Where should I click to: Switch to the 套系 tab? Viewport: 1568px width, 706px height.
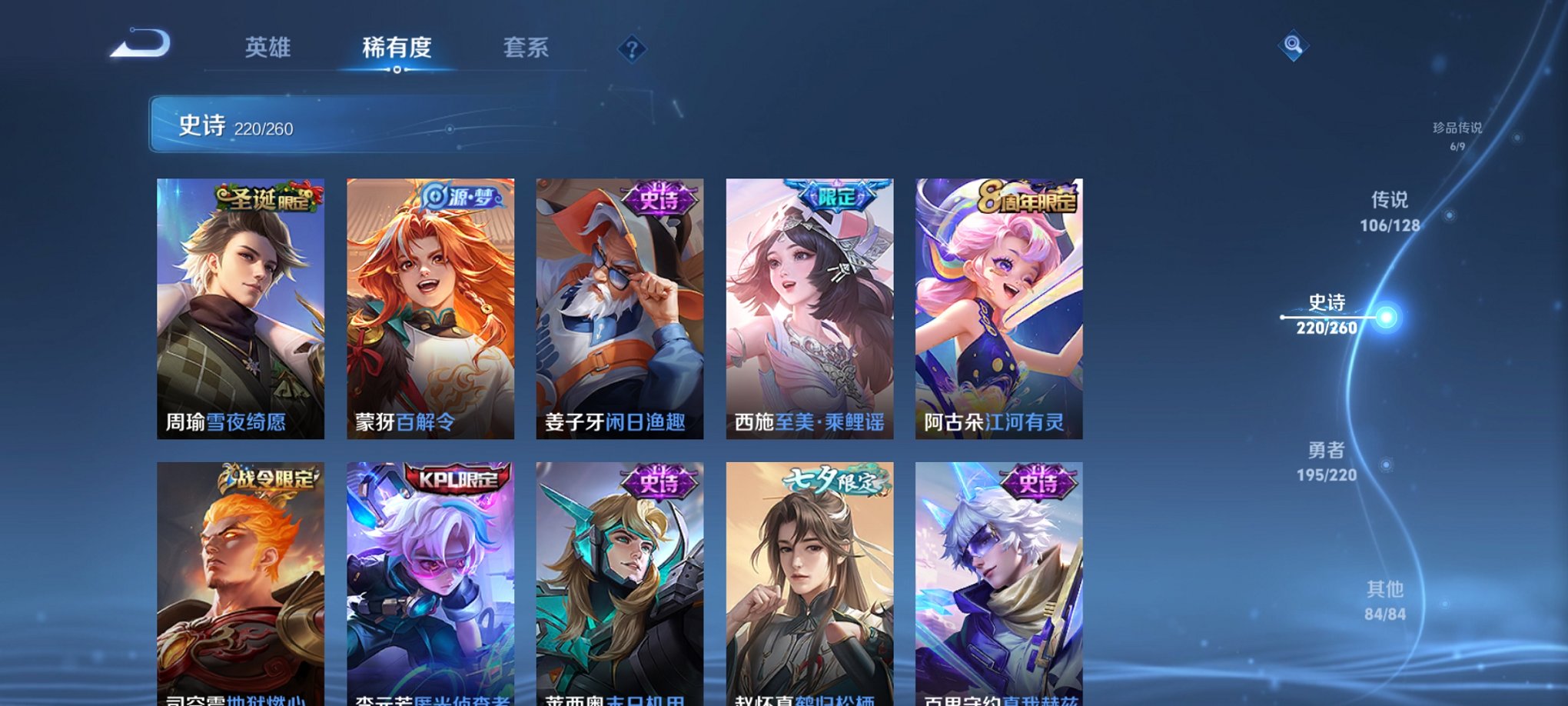[x=527, y=48]
